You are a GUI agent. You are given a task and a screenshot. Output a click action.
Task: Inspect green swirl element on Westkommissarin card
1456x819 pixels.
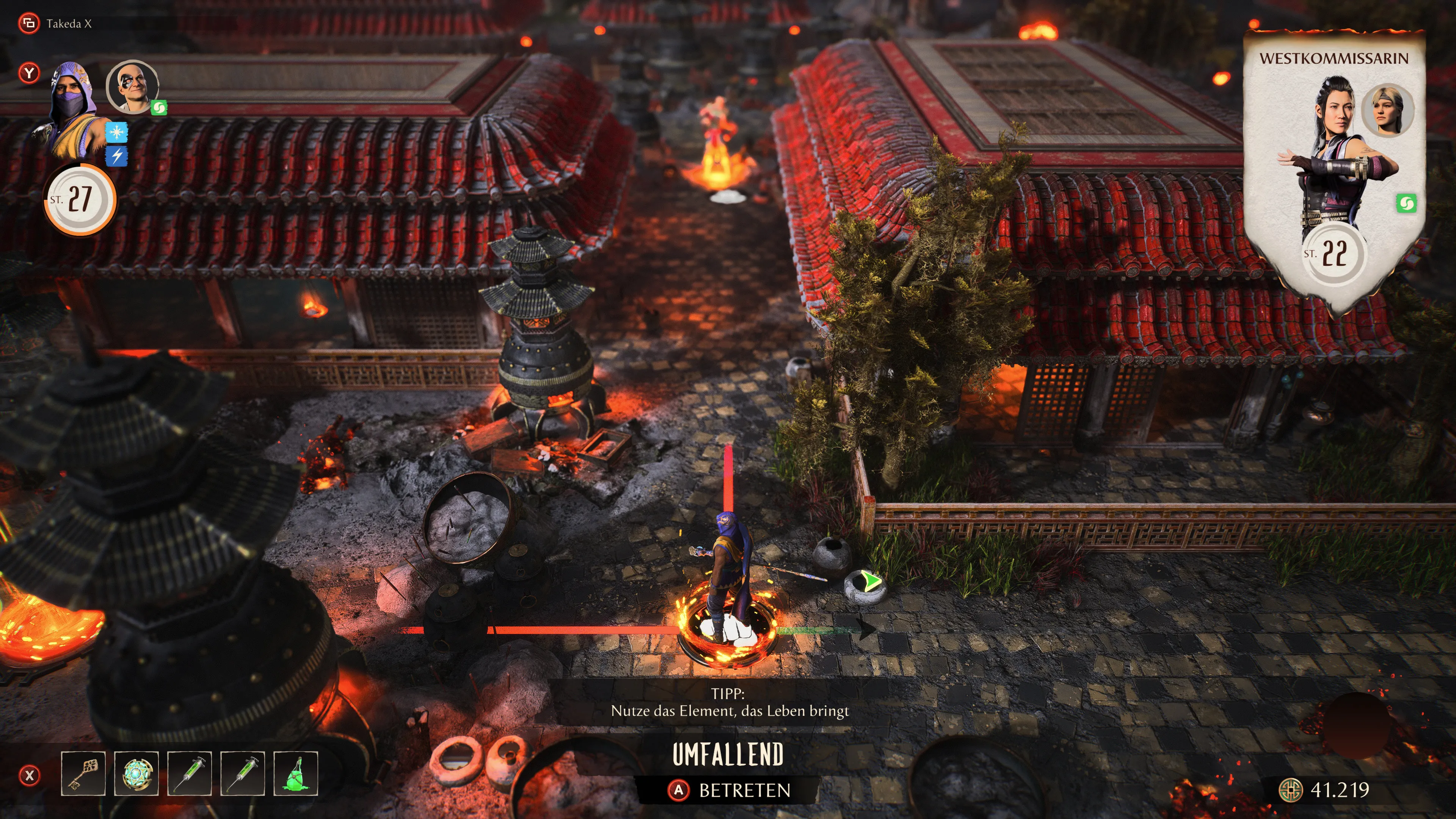1406,204
